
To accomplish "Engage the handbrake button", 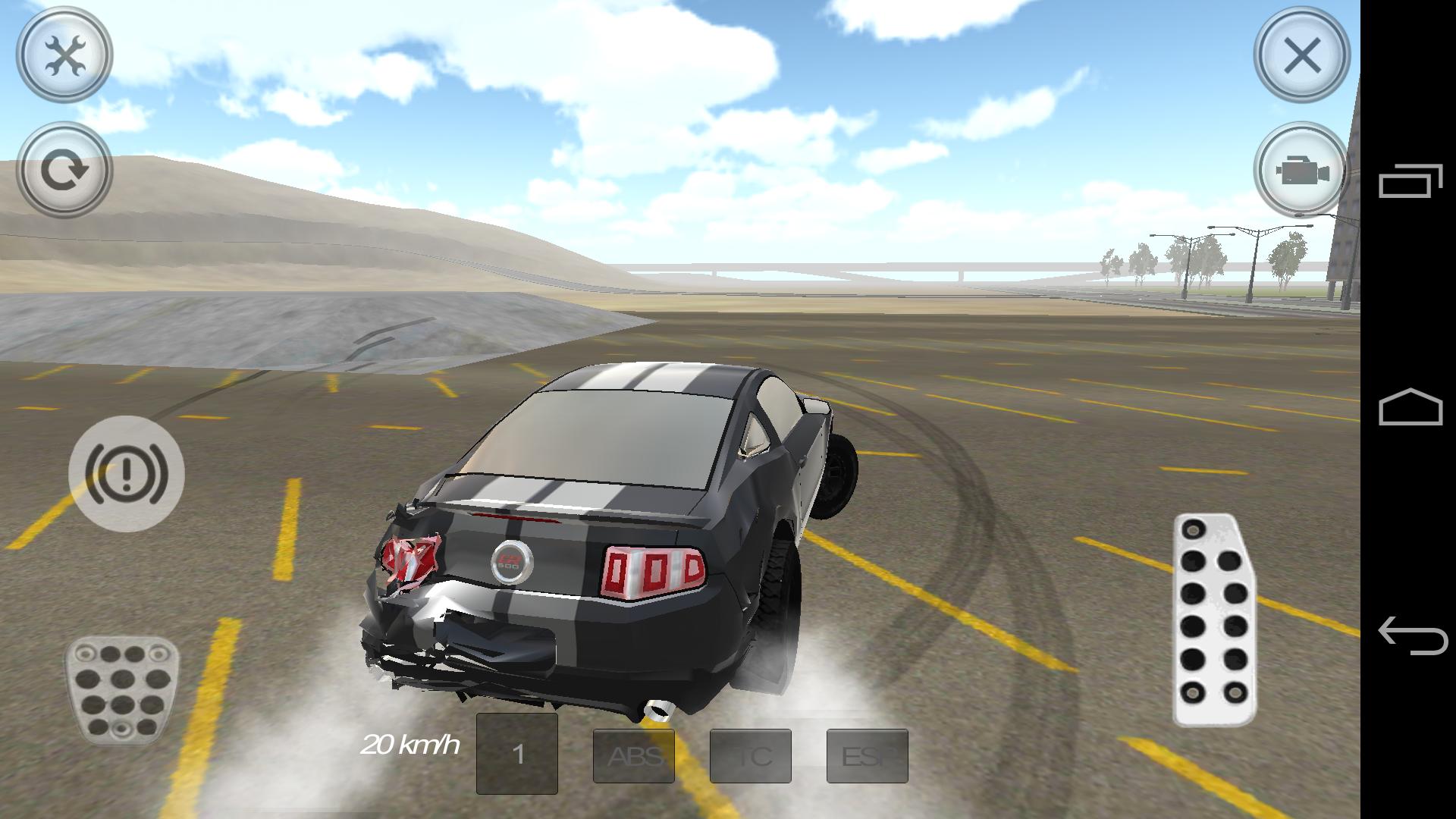I will click(x=125, y=472).
